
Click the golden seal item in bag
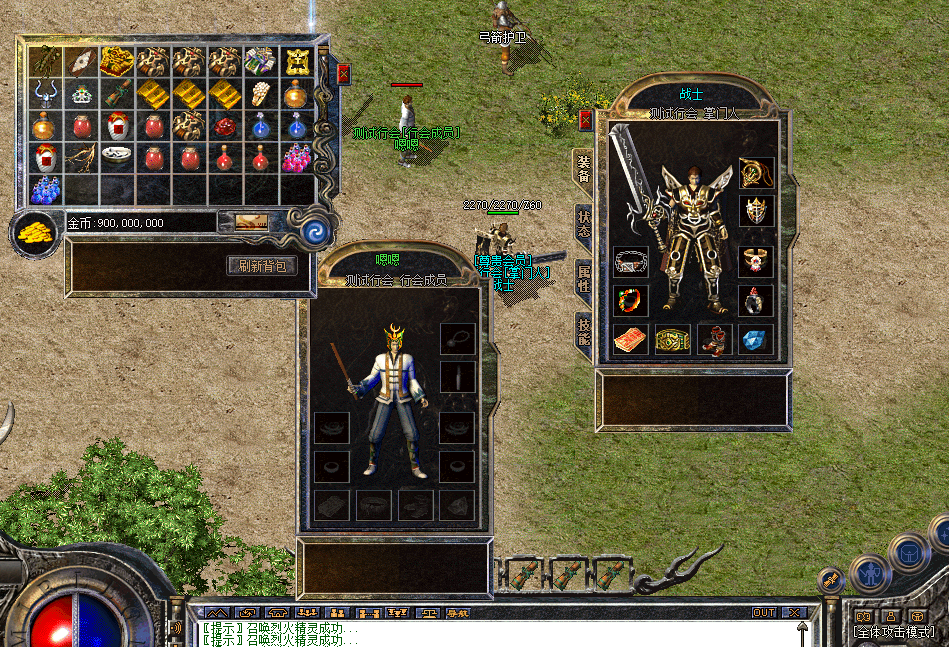296,62
